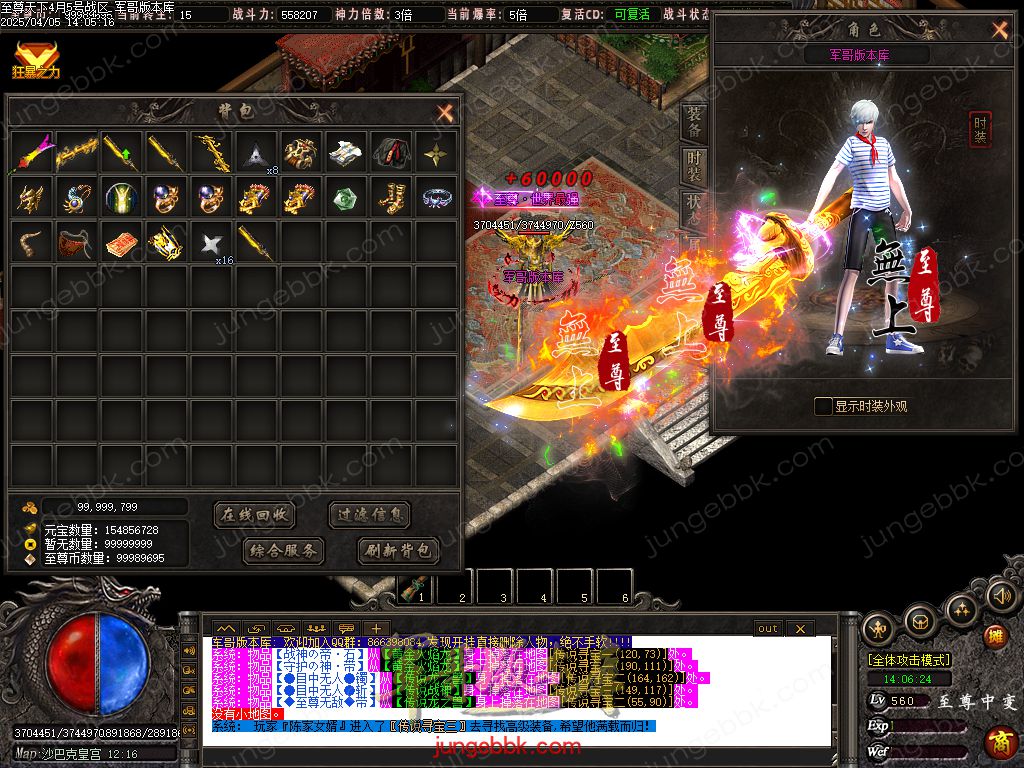This screenshot has height=768, width=1024.
Task: Open the 过滤信息 filter info button
Action: (x=370, y=515)
